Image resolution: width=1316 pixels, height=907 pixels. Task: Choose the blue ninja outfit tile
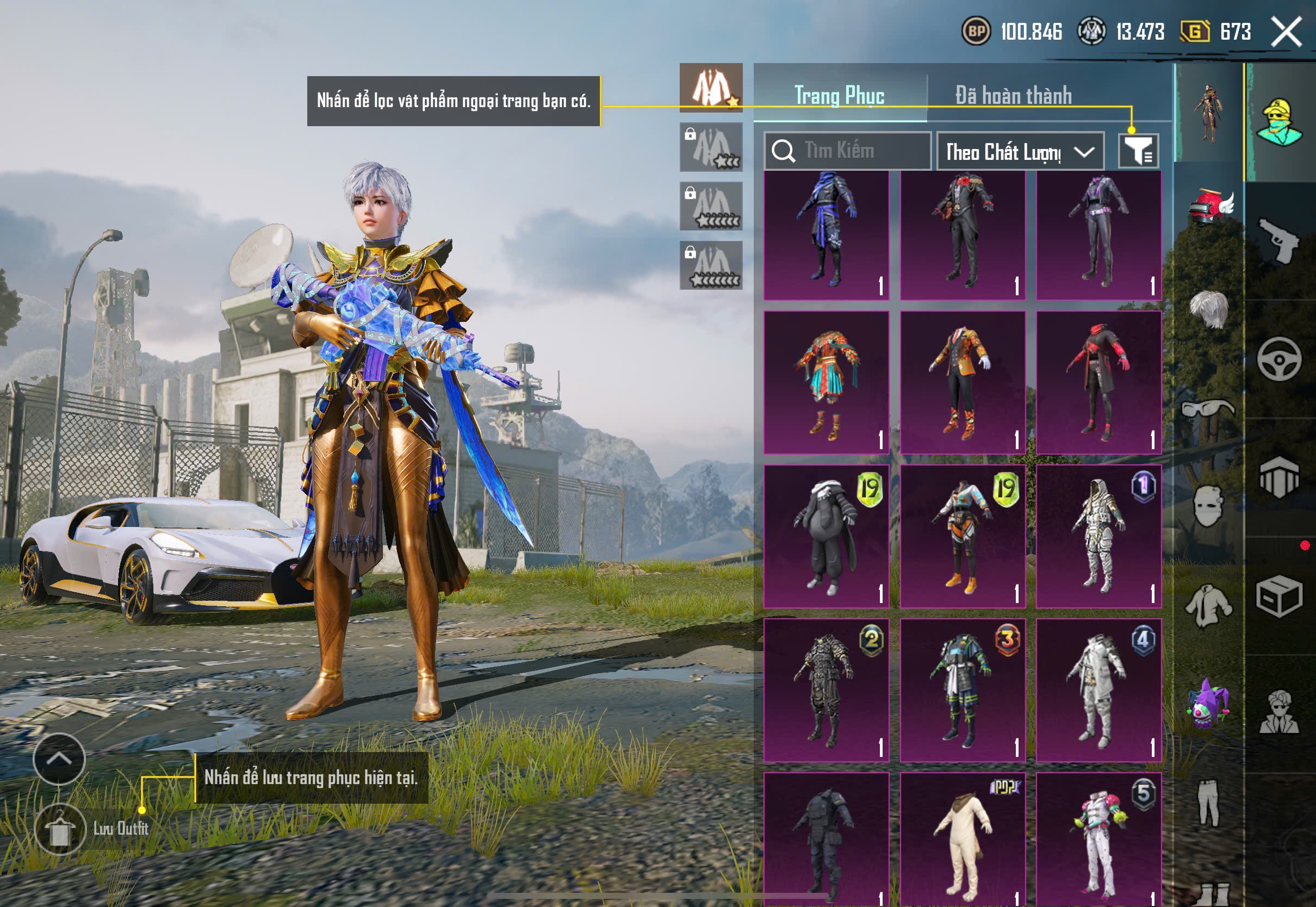[826, 234]
